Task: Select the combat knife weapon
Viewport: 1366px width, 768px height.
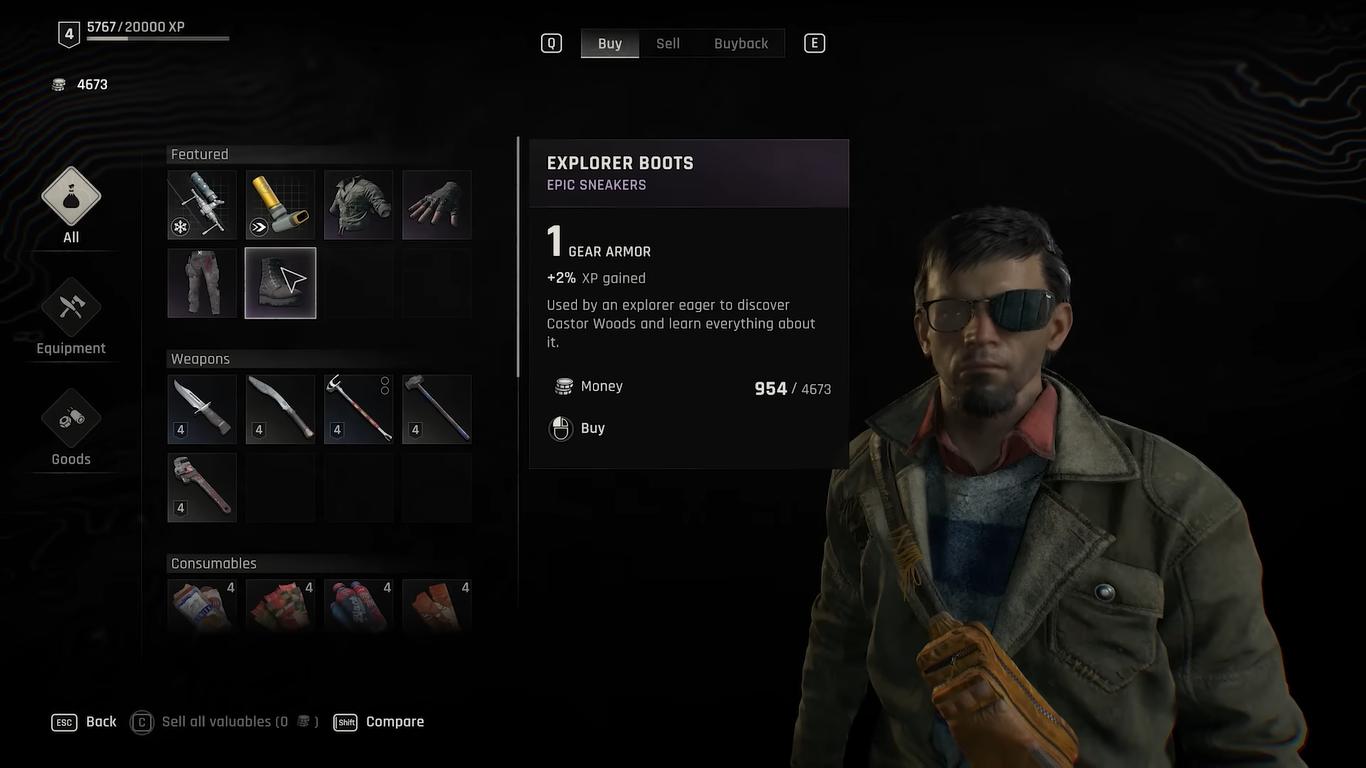Action: (x=202, y=409)
